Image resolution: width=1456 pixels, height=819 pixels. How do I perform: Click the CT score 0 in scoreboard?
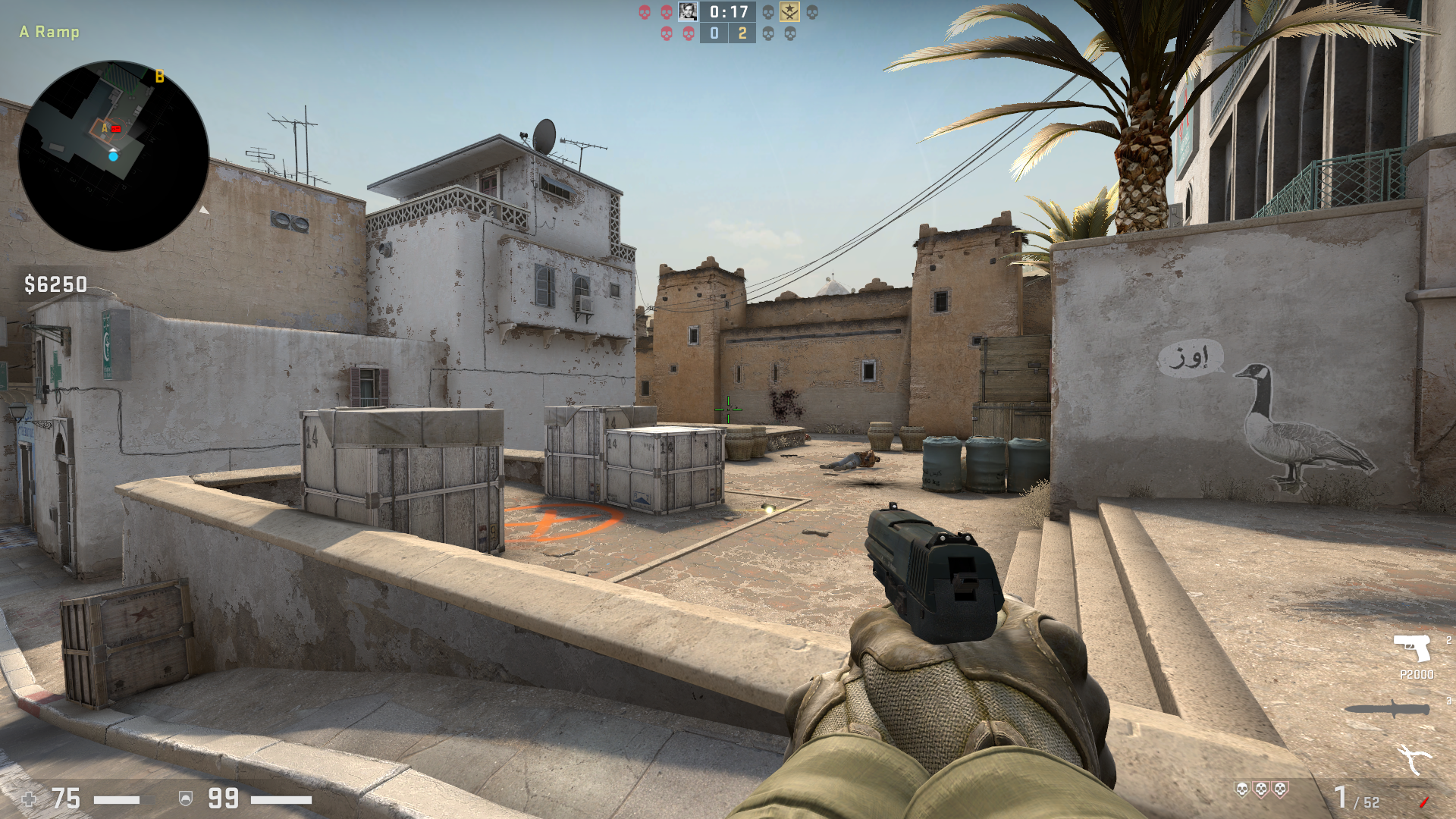click(x=714, y=34)
